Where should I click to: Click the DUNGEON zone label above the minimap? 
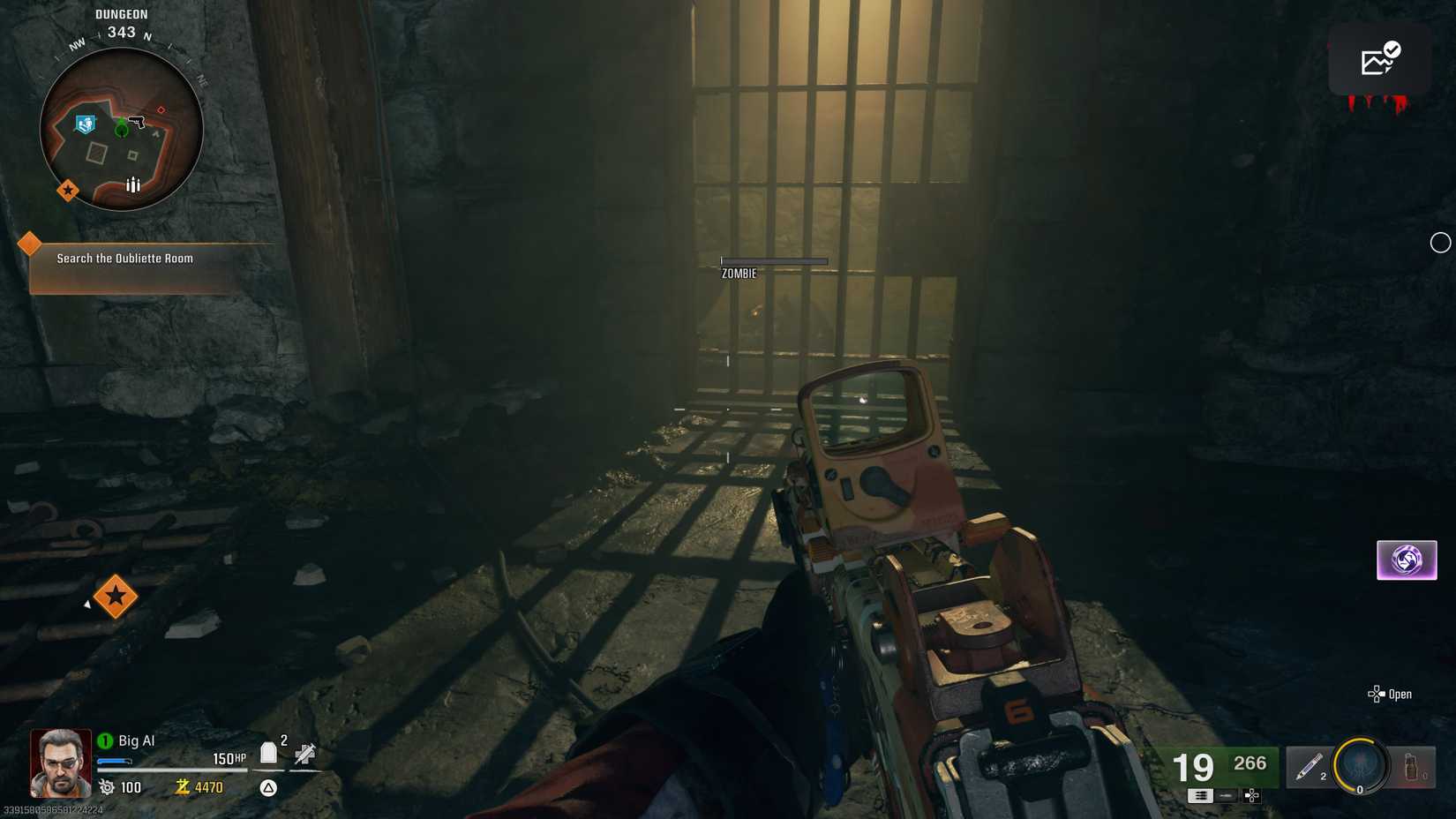coord(122,13)
